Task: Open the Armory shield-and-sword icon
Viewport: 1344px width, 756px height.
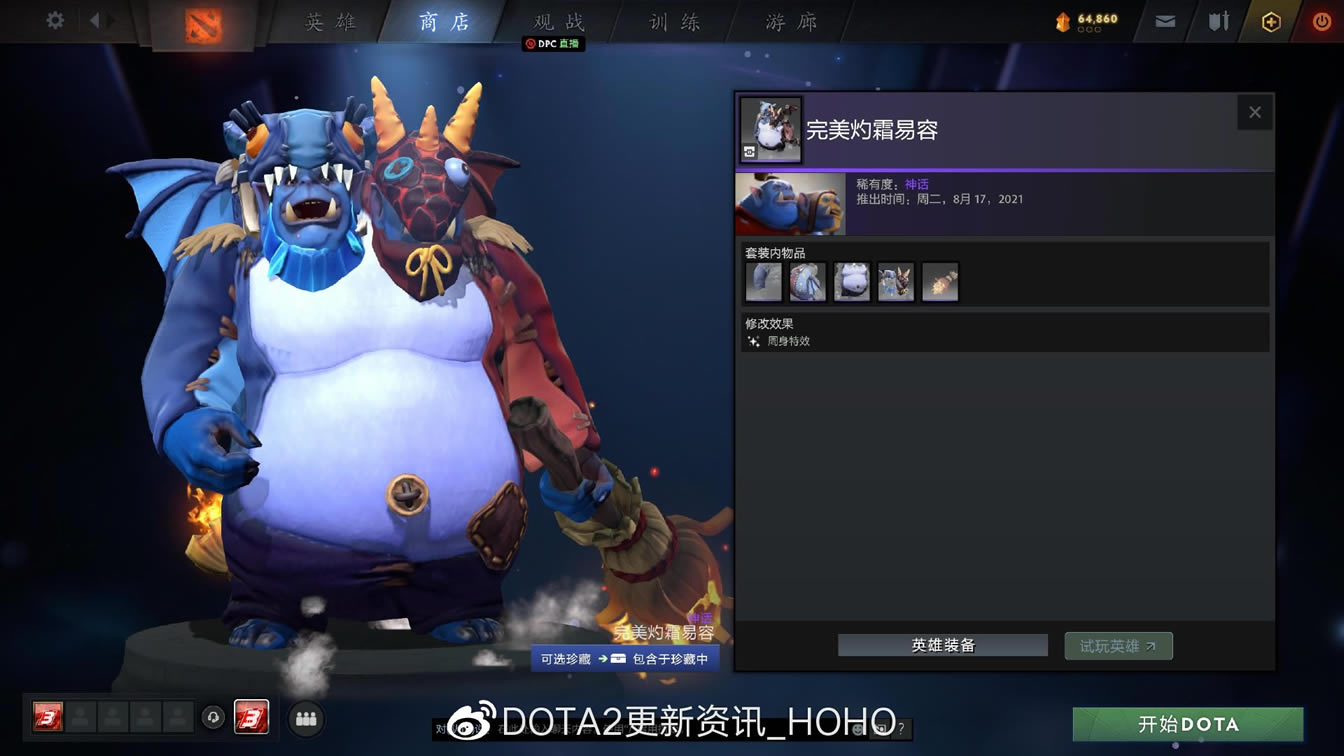Action: (x=1218, y=20)
